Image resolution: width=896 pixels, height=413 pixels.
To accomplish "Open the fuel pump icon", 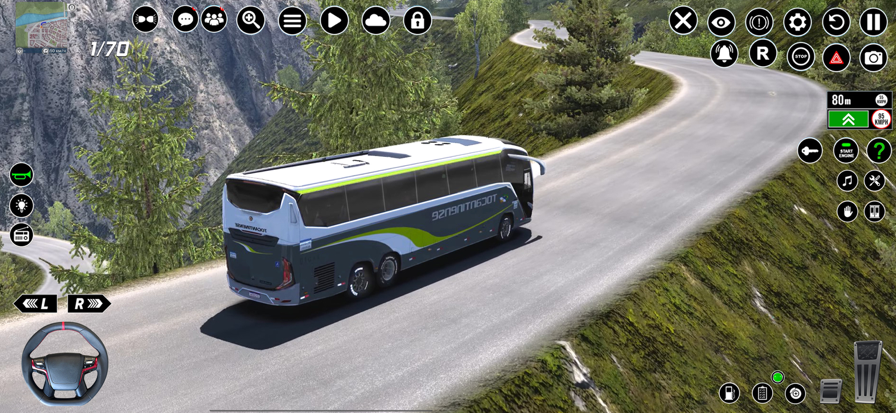I will (729, 393).
